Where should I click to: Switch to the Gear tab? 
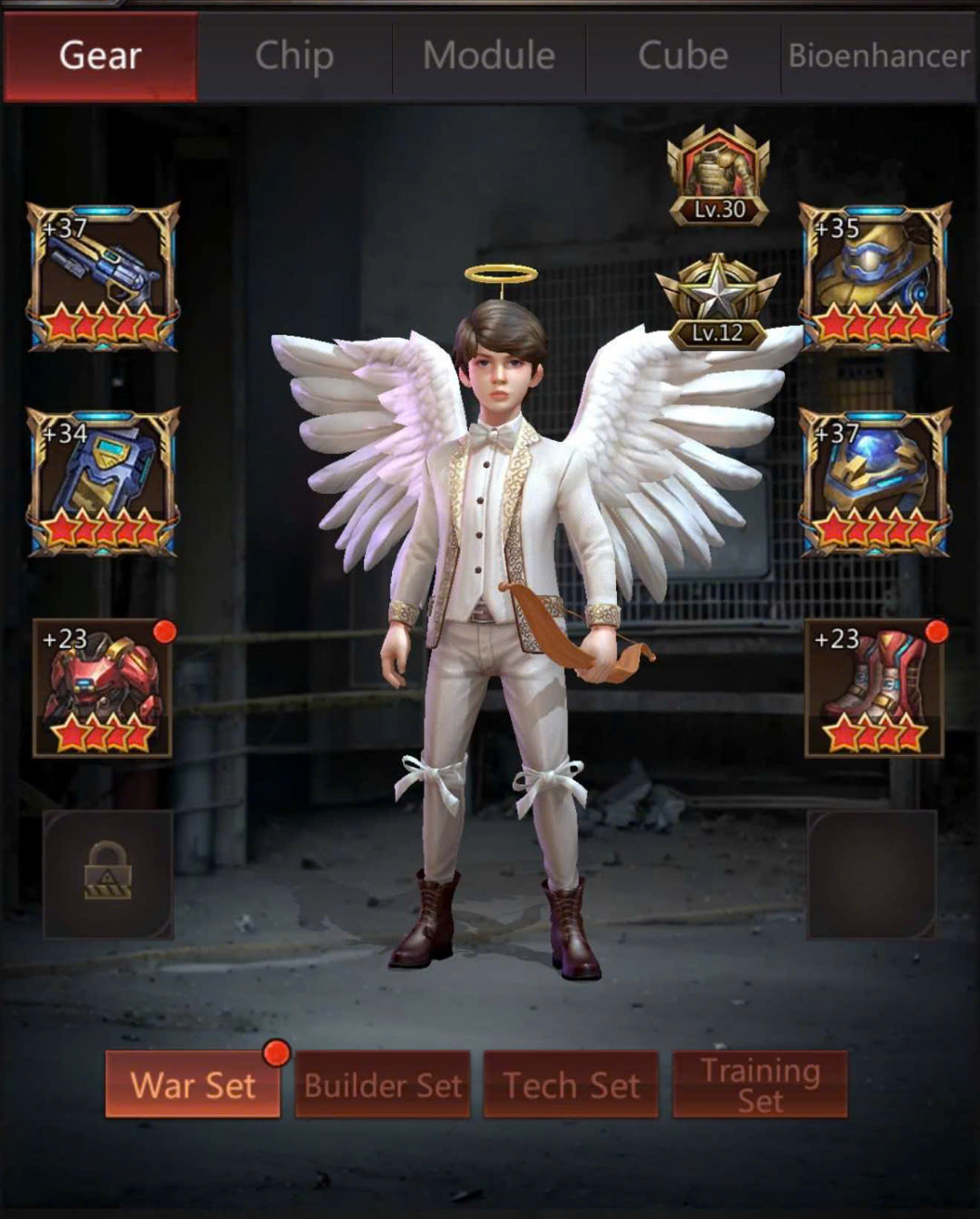coord(100,56)
